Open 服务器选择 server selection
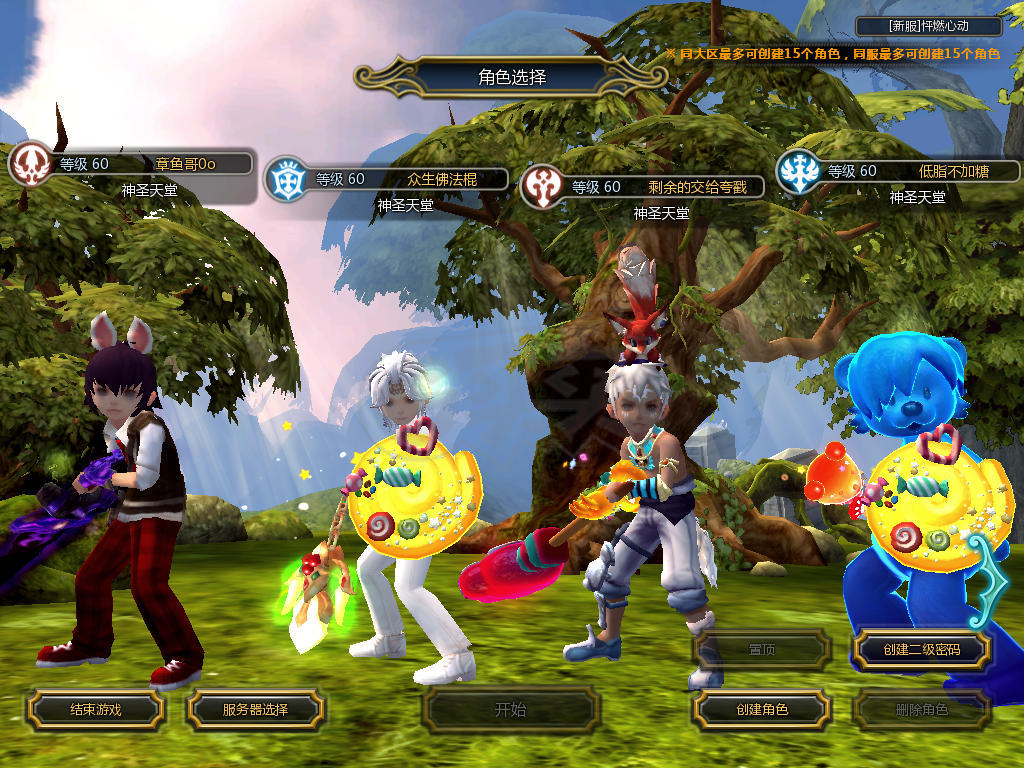This screenshot has height=768, width=1024. pos(255,709)
